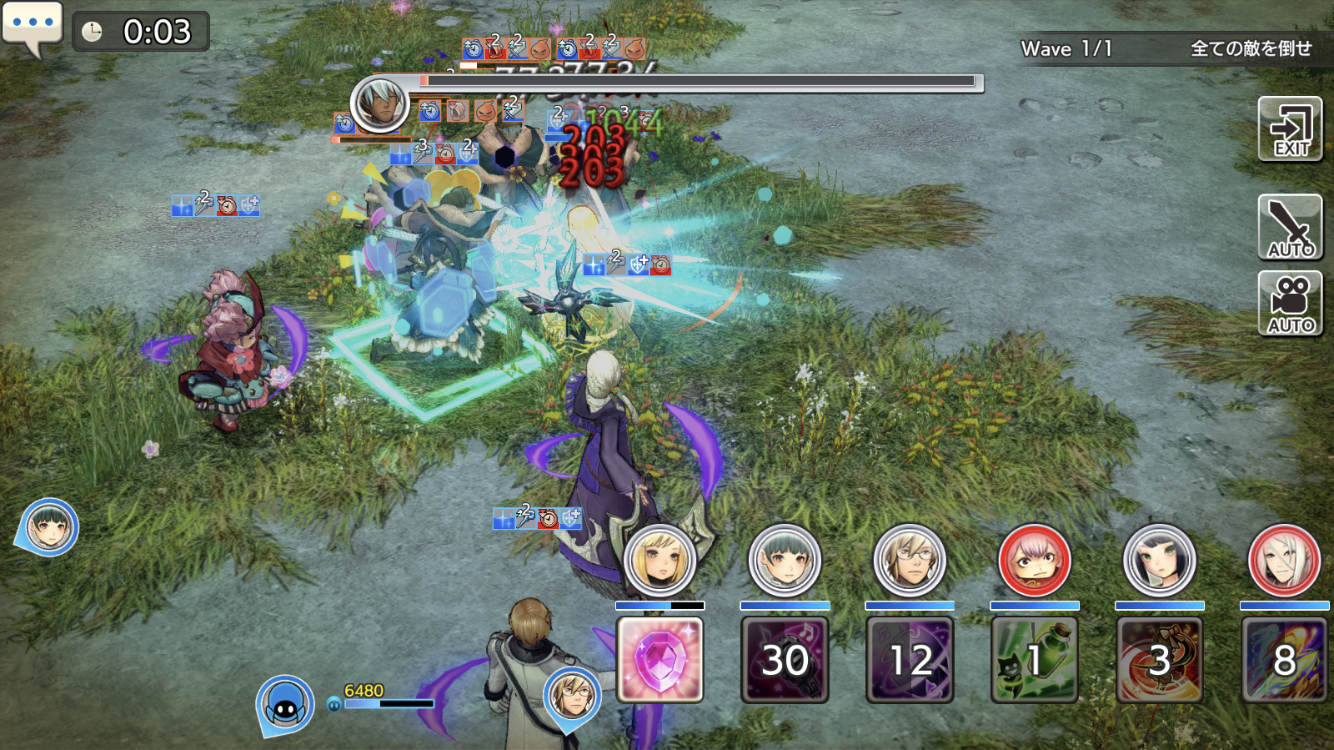This screenshot has height=750, width=1334.
Task: Trigger the red swirl skill showing 3
Action: coord(1160,659)
